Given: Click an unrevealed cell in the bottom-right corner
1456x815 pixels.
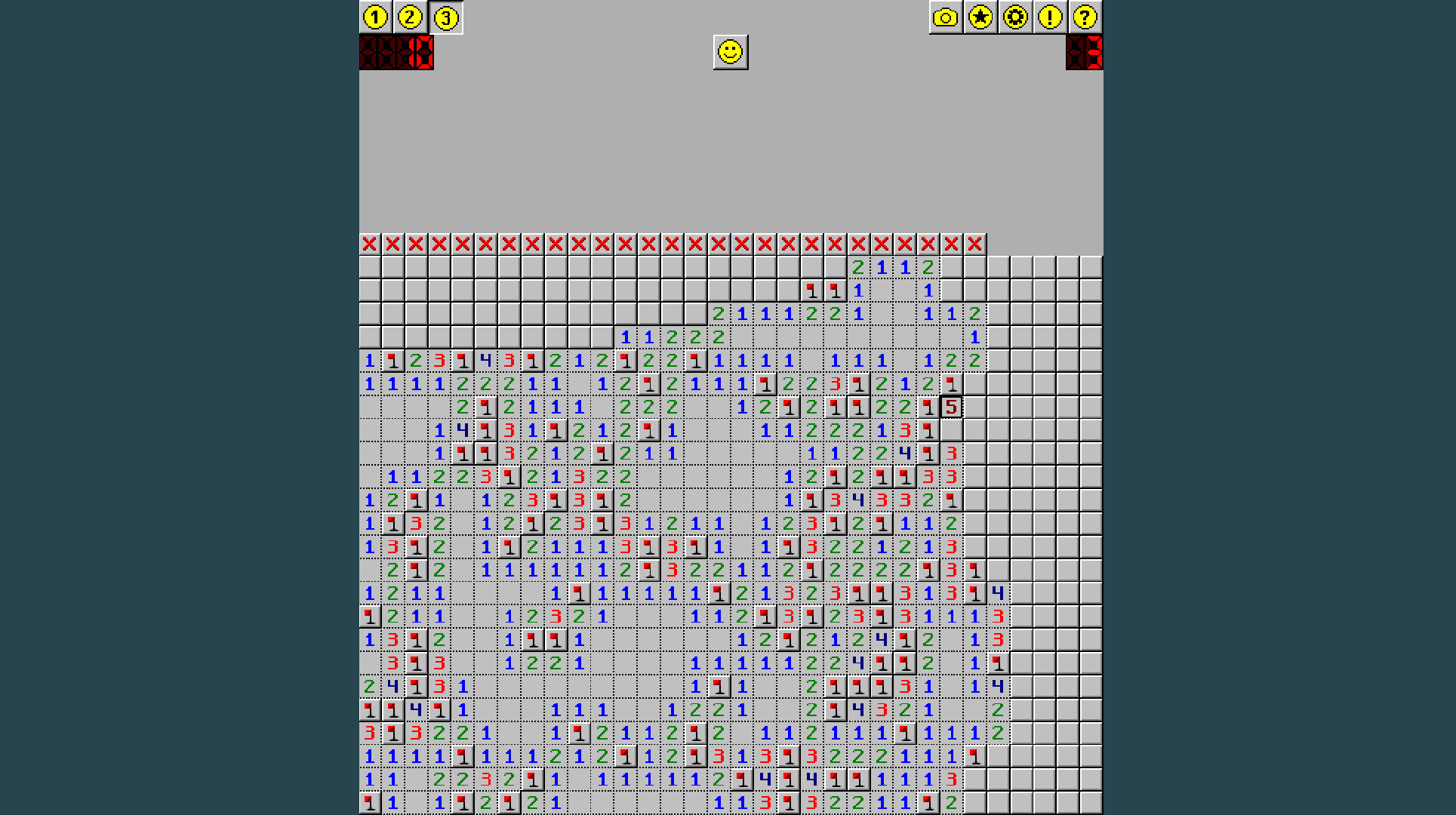Looking at the screenshot, I should coord(1090,802).
